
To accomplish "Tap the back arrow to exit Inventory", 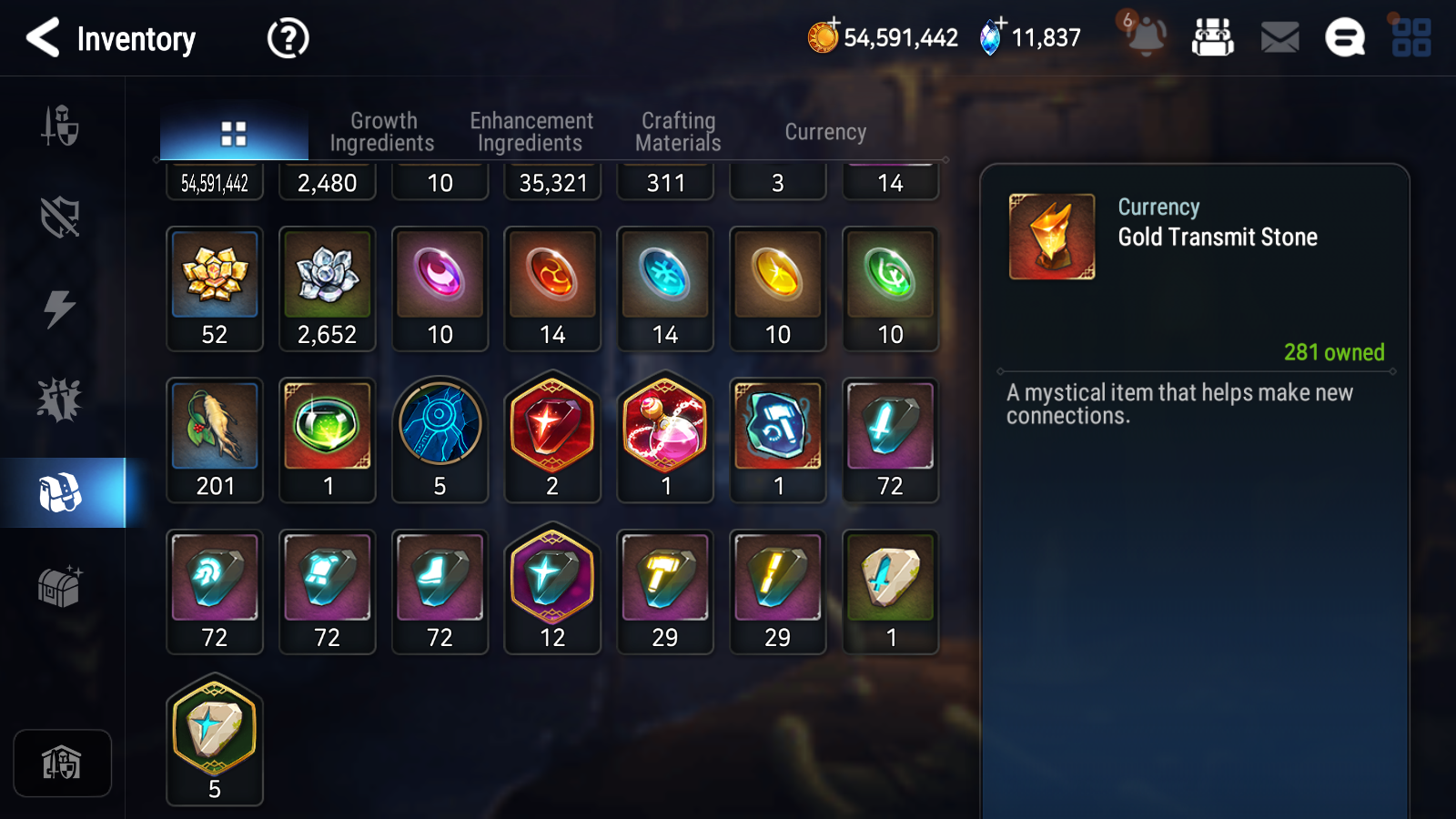I will pos(41,38).
